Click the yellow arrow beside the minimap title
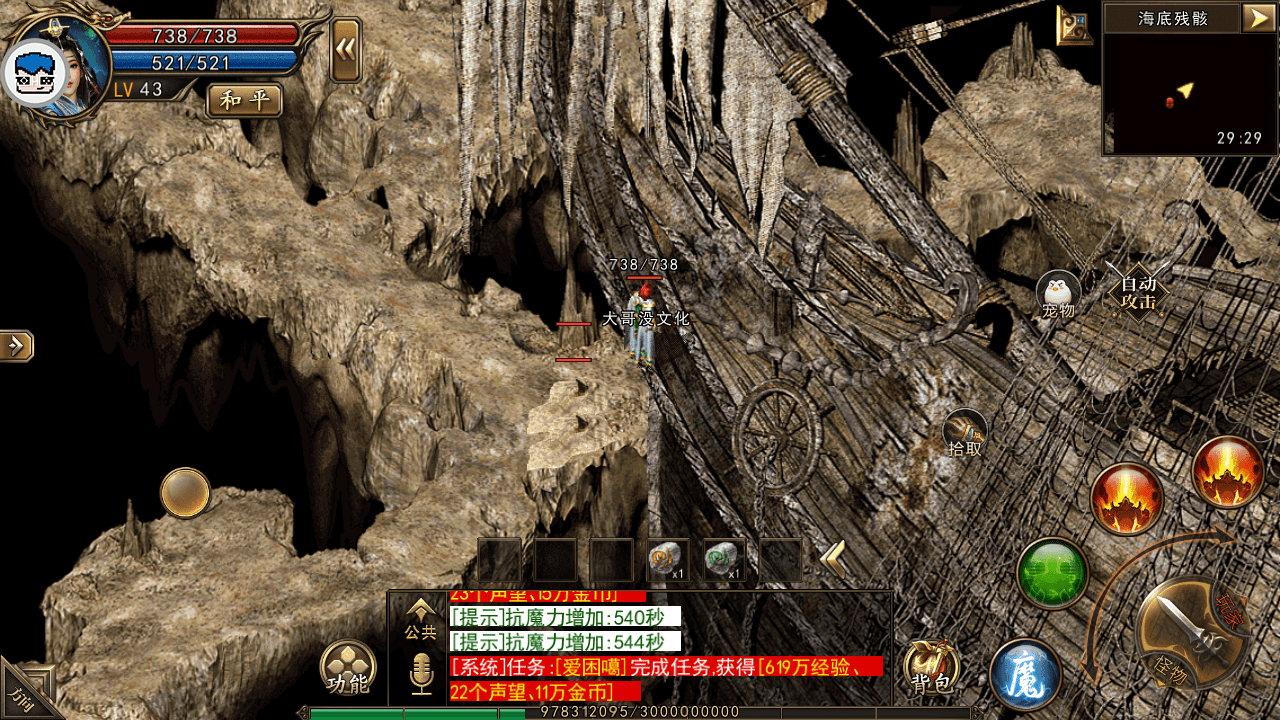Screen dimensions: 1280x720 pyautogui.click(x=1256, y=17)
